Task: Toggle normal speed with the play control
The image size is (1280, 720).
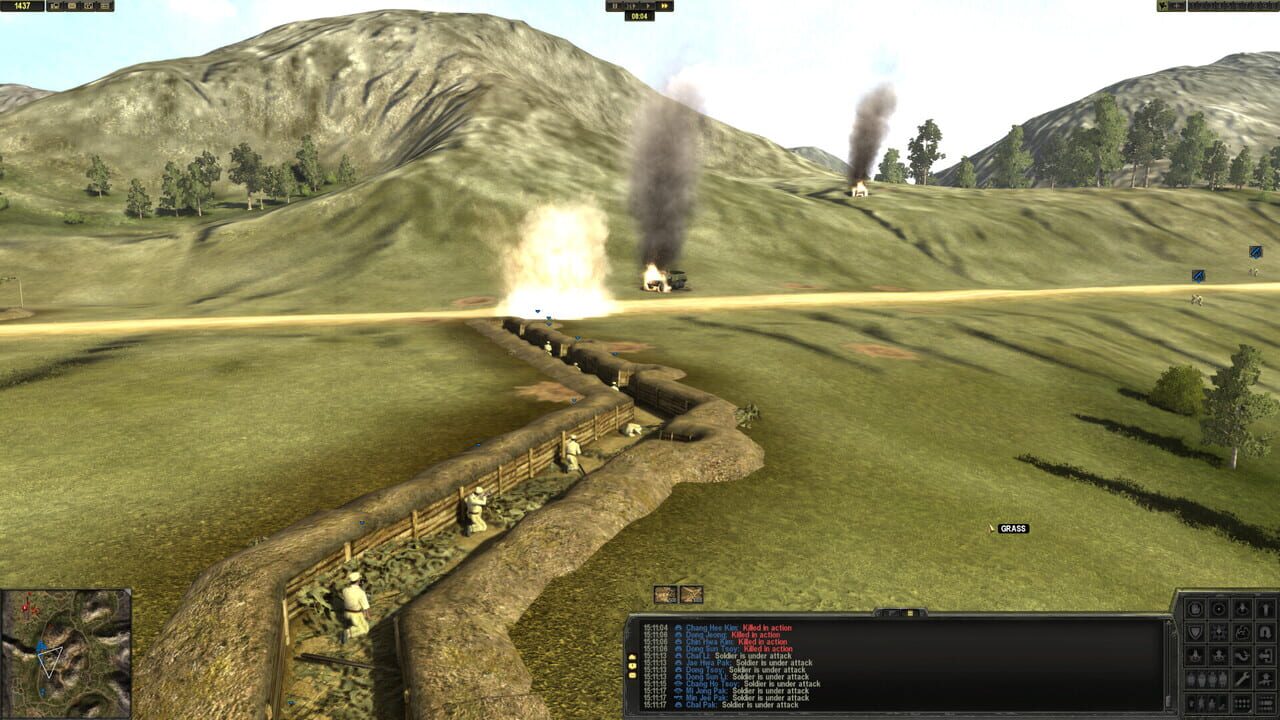Action: point(648,6)
